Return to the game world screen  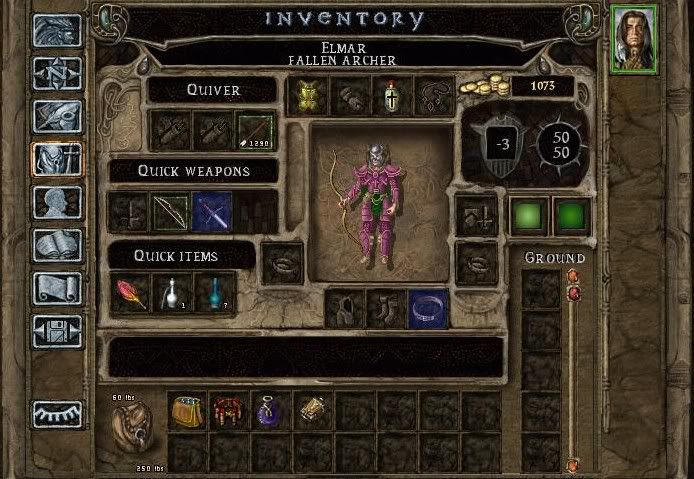pos(57,31)
